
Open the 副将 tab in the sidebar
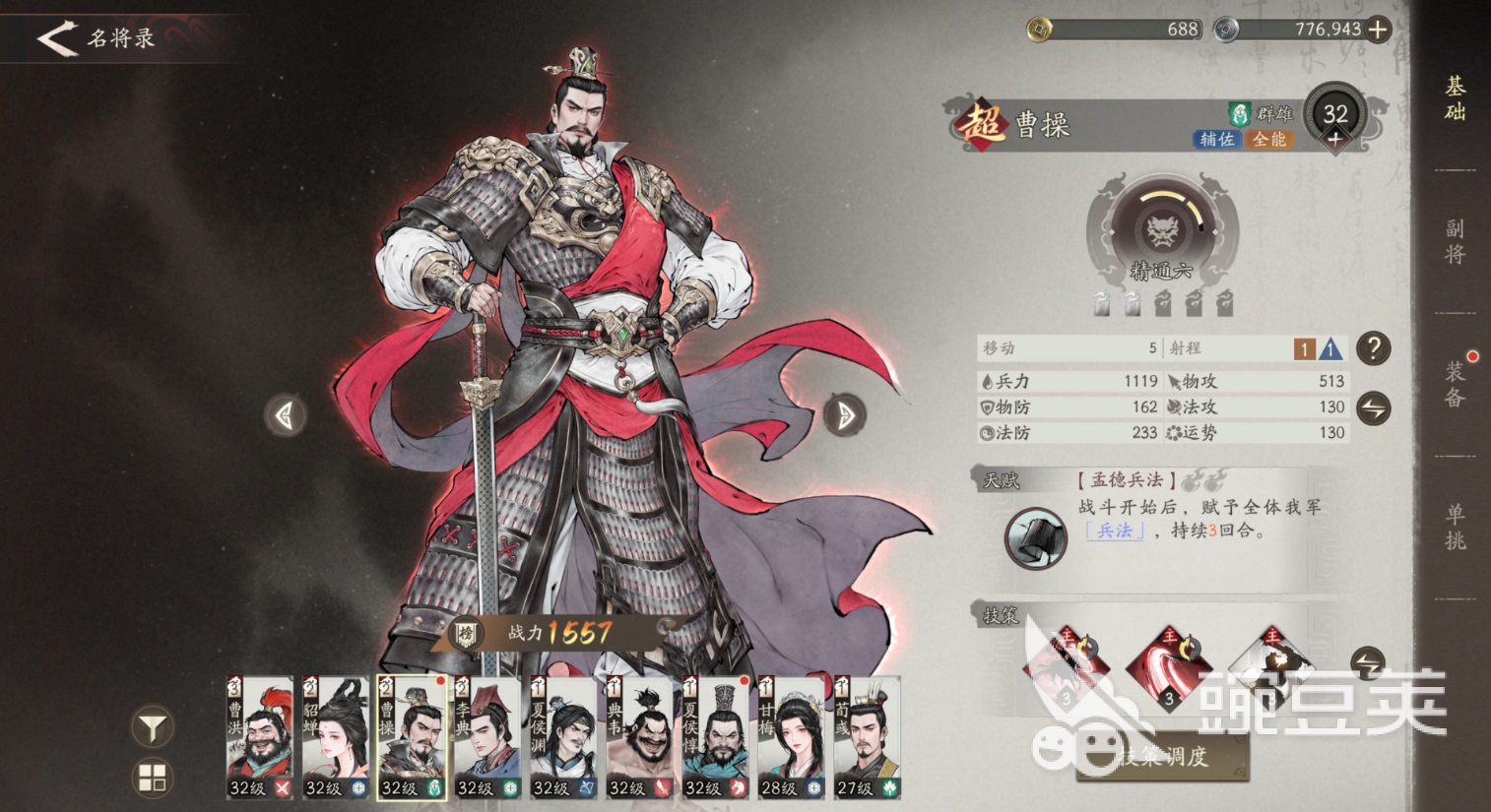point(1454,239)
